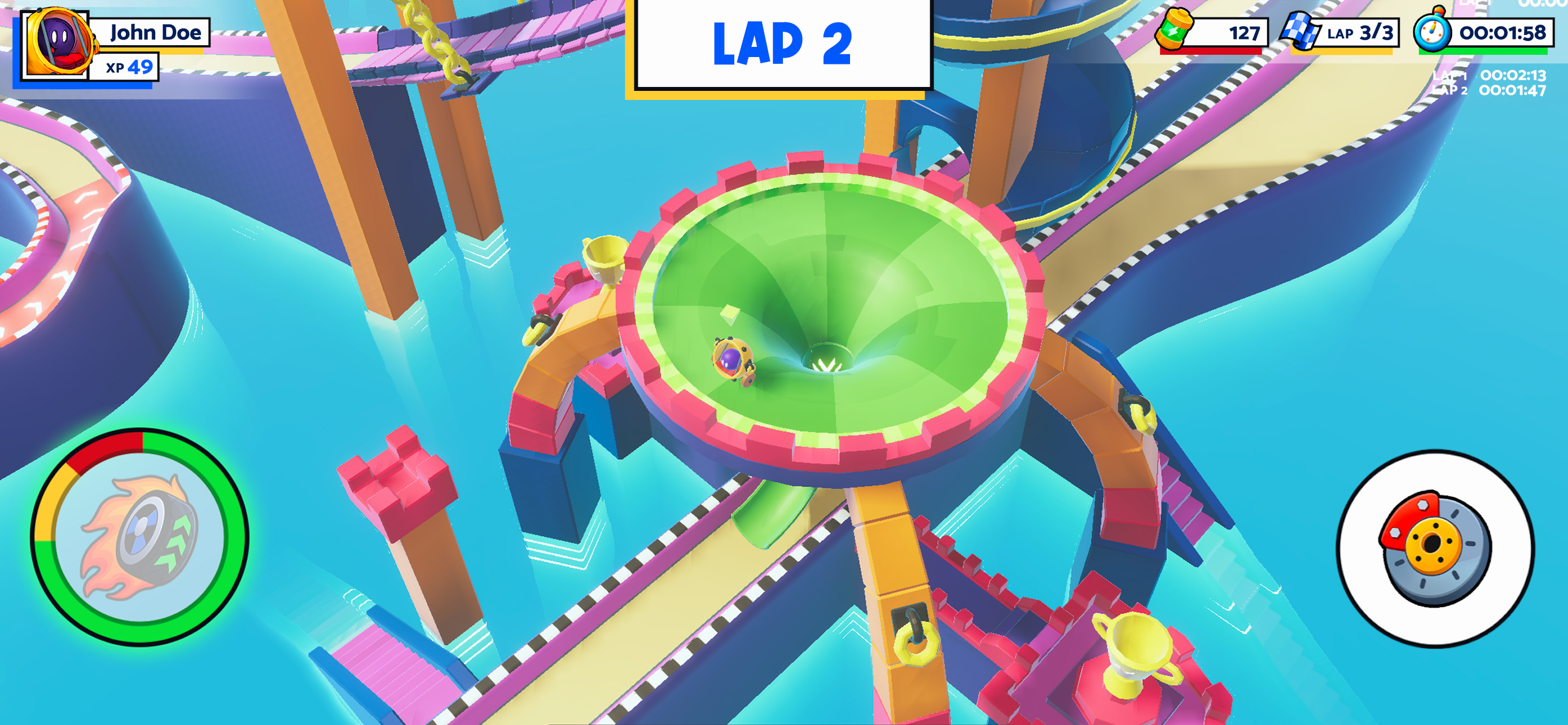Activate the flaming tire boost button
This screenshot has height=725, width=1568.
[139, 537]
